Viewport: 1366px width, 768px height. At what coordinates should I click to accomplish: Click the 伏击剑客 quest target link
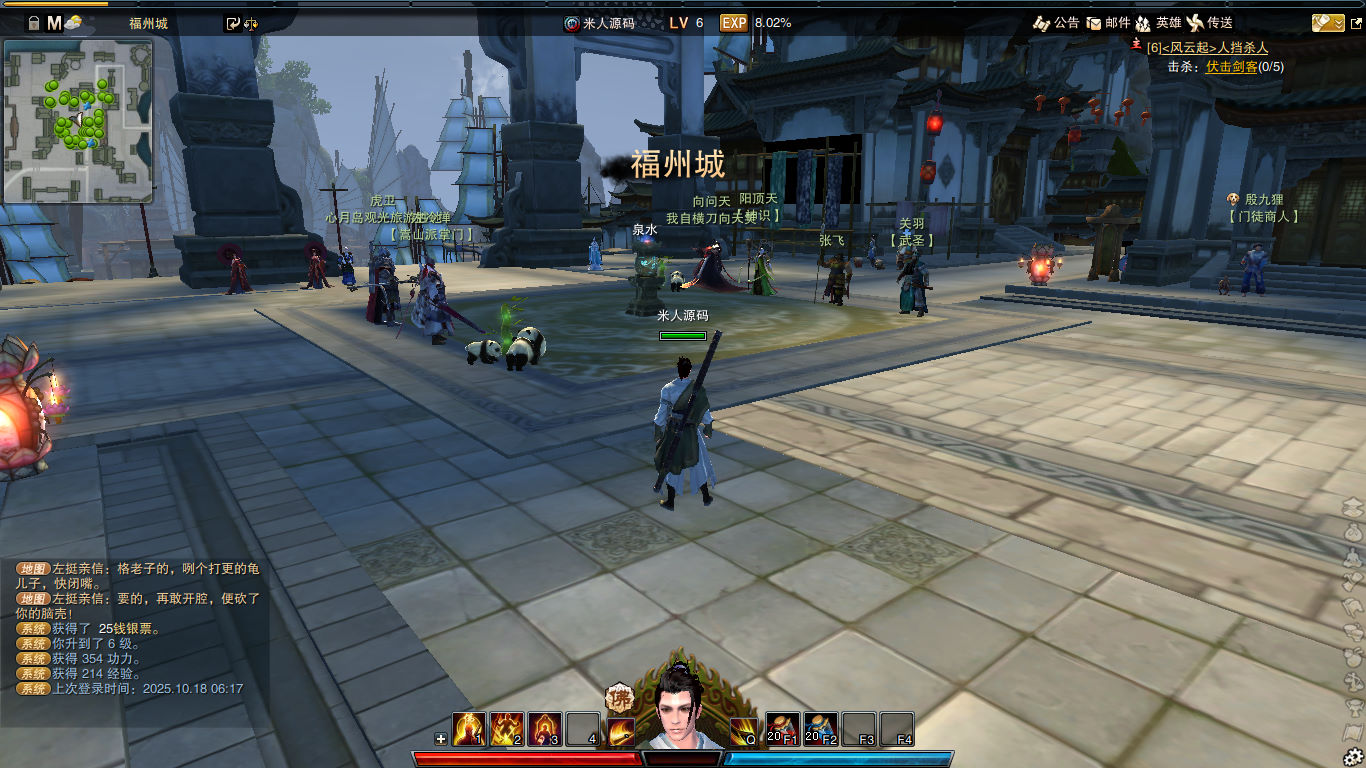(x=1231, y=67)
